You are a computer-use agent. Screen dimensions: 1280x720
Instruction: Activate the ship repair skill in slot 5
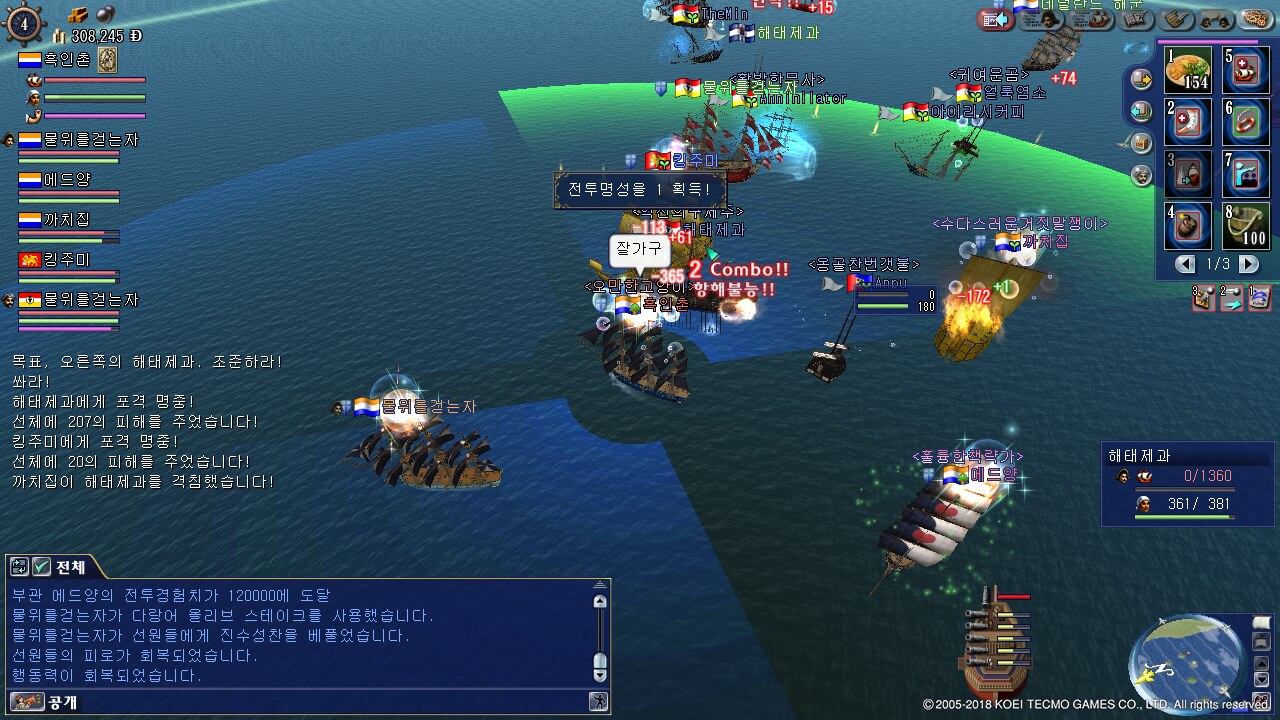(x=1246, y=70)
